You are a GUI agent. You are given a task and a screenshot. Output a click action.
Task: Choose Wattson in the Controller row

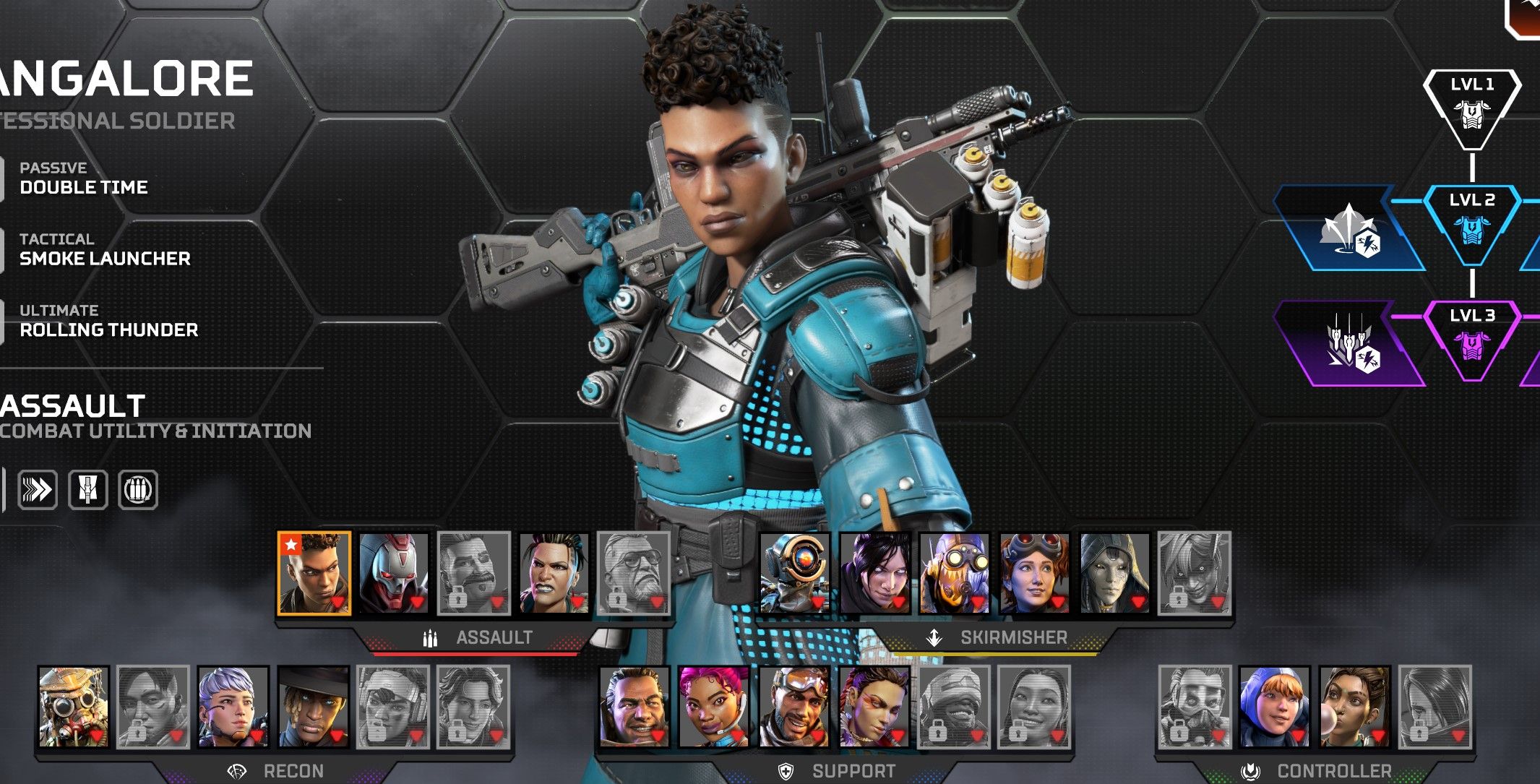[x=1274, y=706]
